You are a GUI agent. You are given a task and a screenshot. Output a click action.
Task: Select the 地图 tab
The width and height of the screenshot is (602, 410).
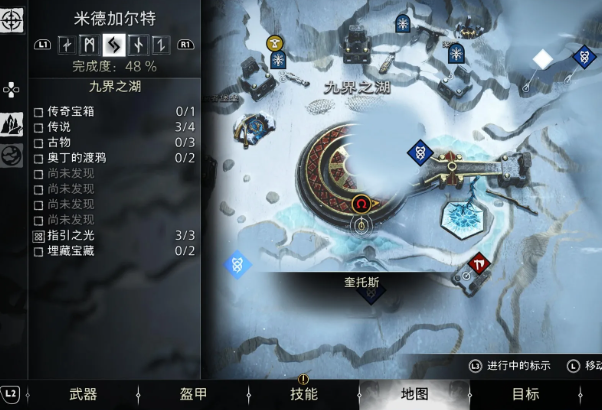click(414, 394)
